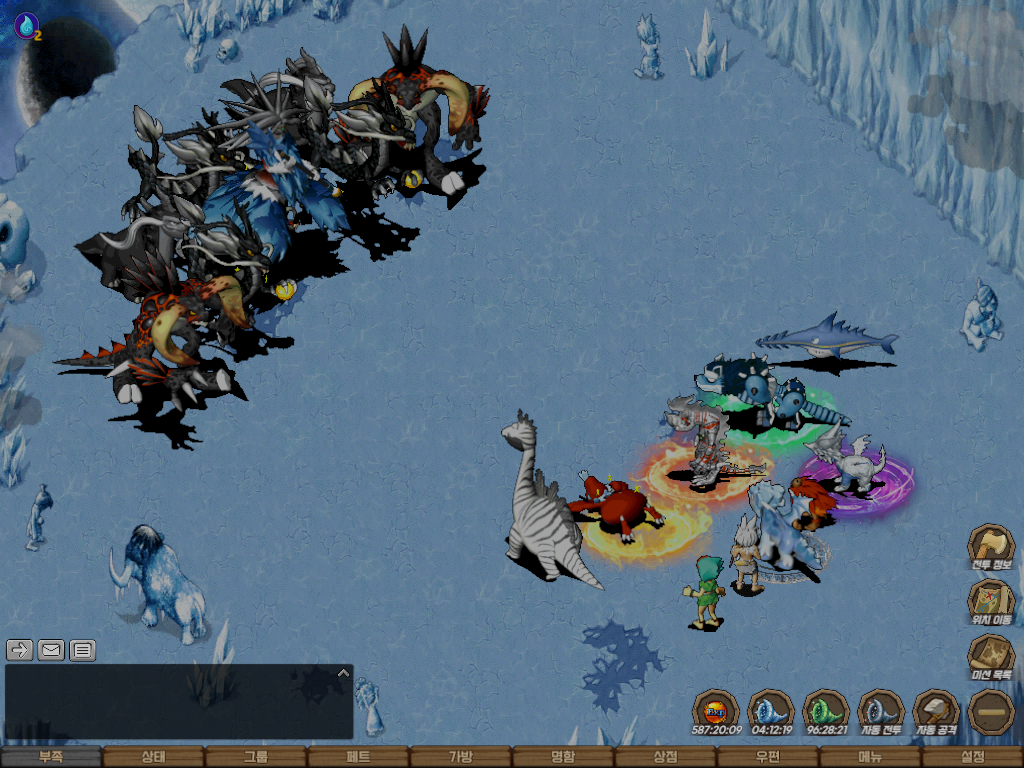Viewport: 1024px width, 768px height.
Task: Click the Exp boost timer icon
Action: point(716,712)
